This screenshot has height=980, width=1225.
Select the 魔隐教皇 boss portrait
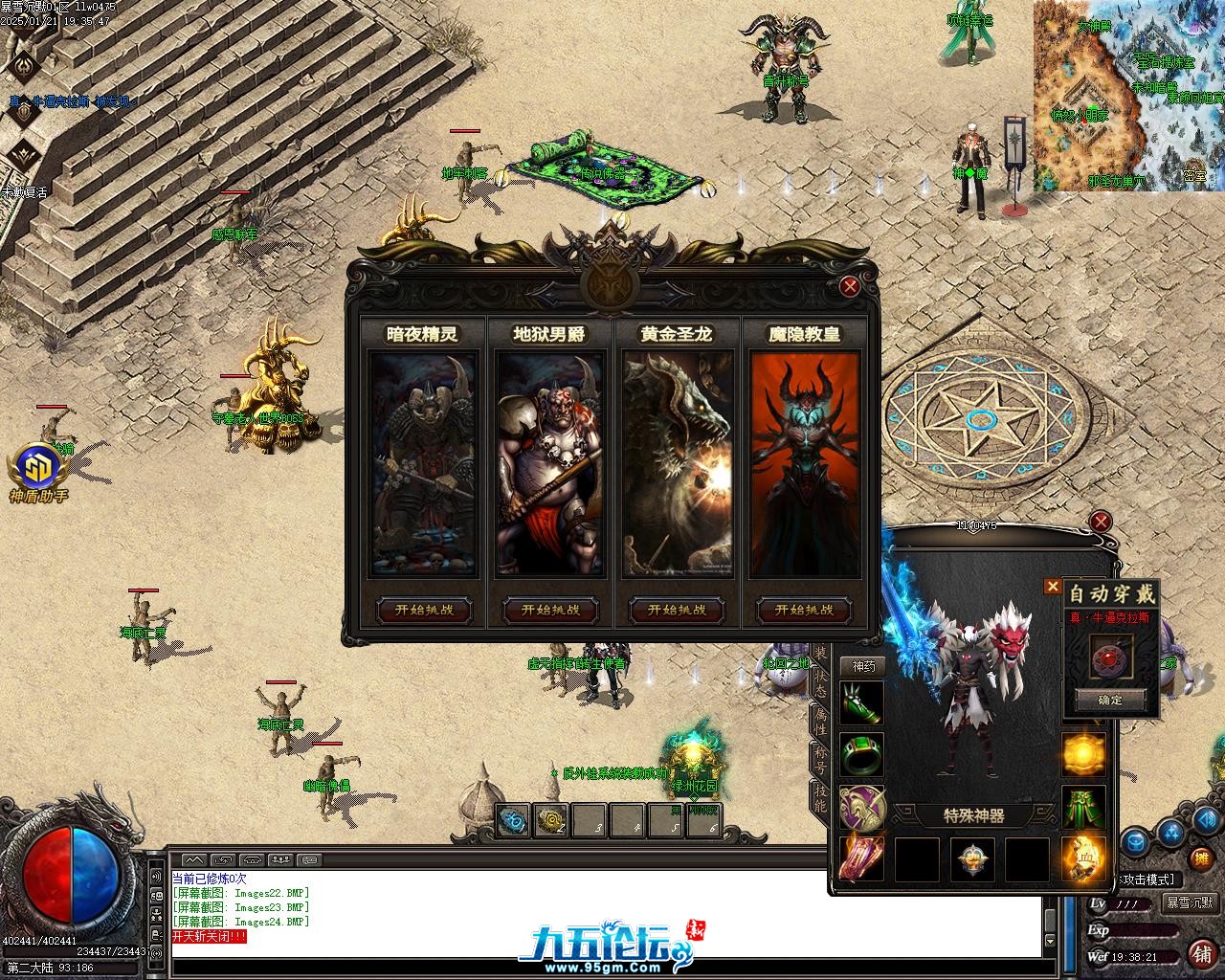pos(804,464)
